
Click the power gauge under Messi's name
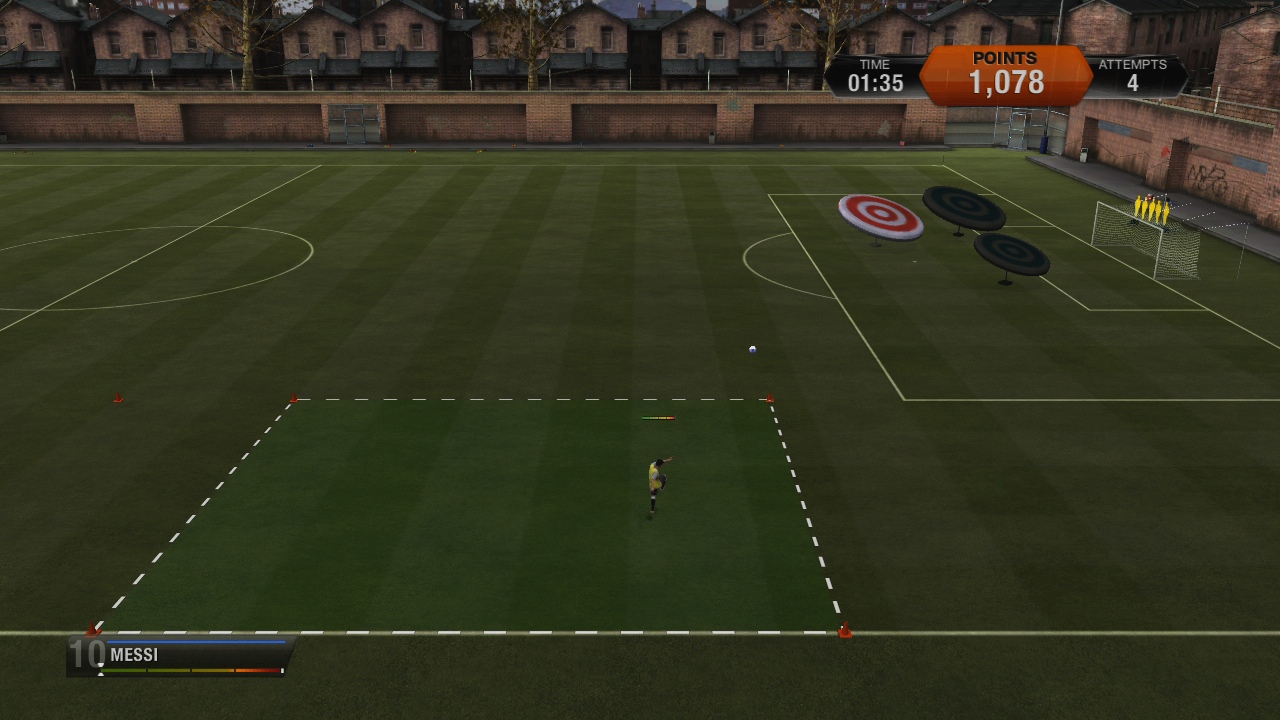point(190,670)
